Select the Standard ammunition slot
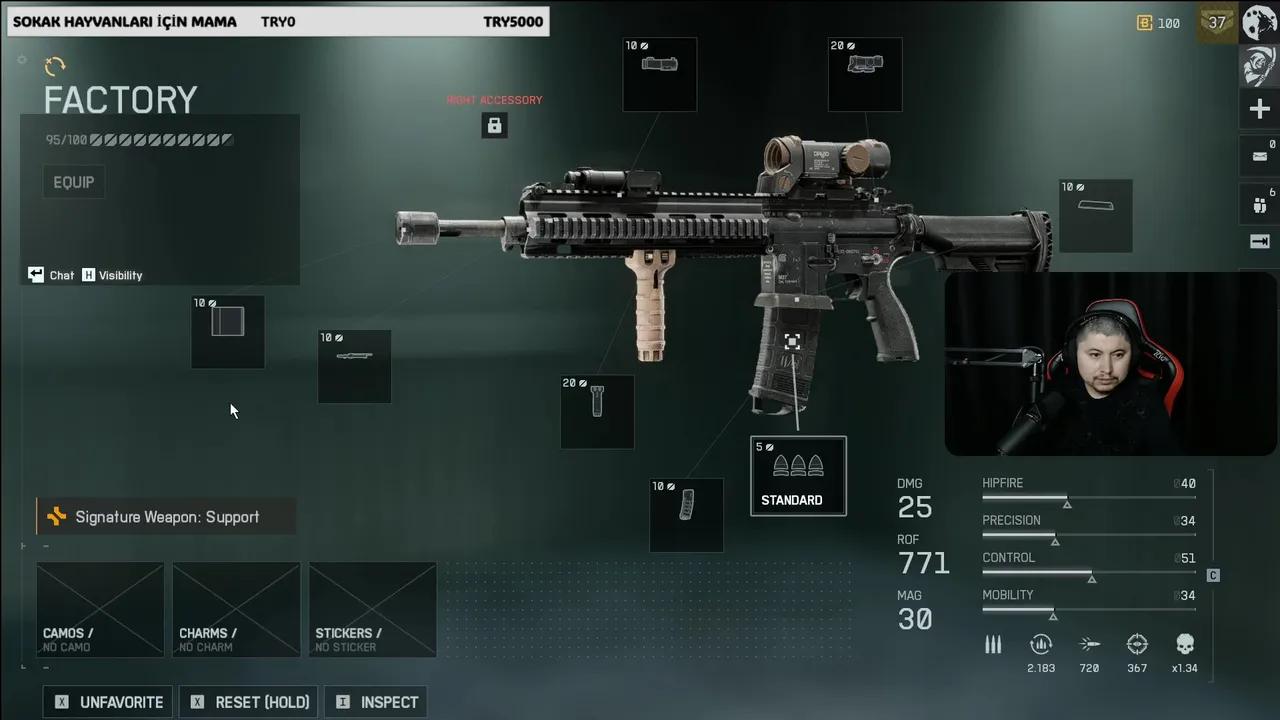 click(798, 476)
